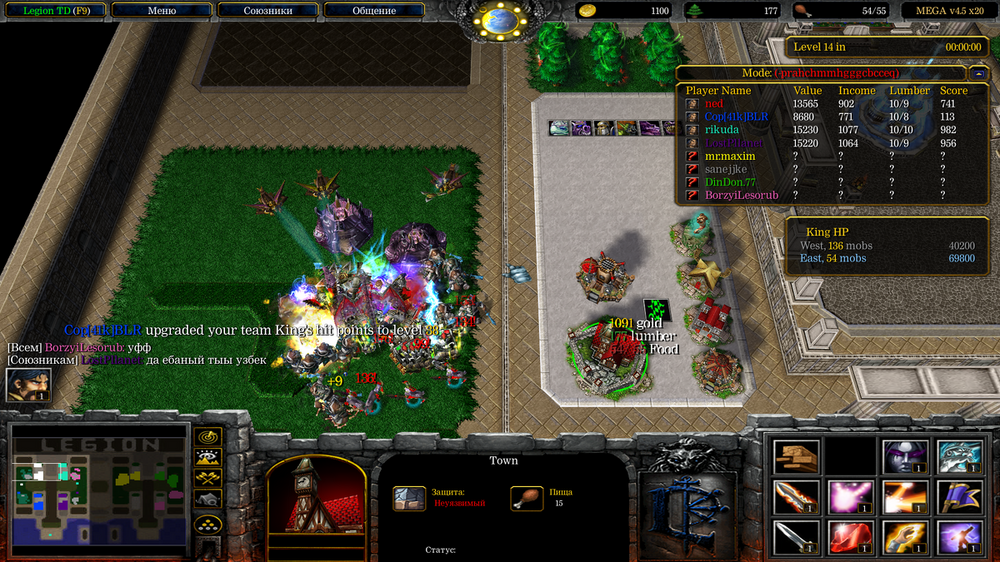Click the glowing golden hand upgrade icon
This screenshot has width=1000, height=562.
pyautogui.click(x=904, y=537)
